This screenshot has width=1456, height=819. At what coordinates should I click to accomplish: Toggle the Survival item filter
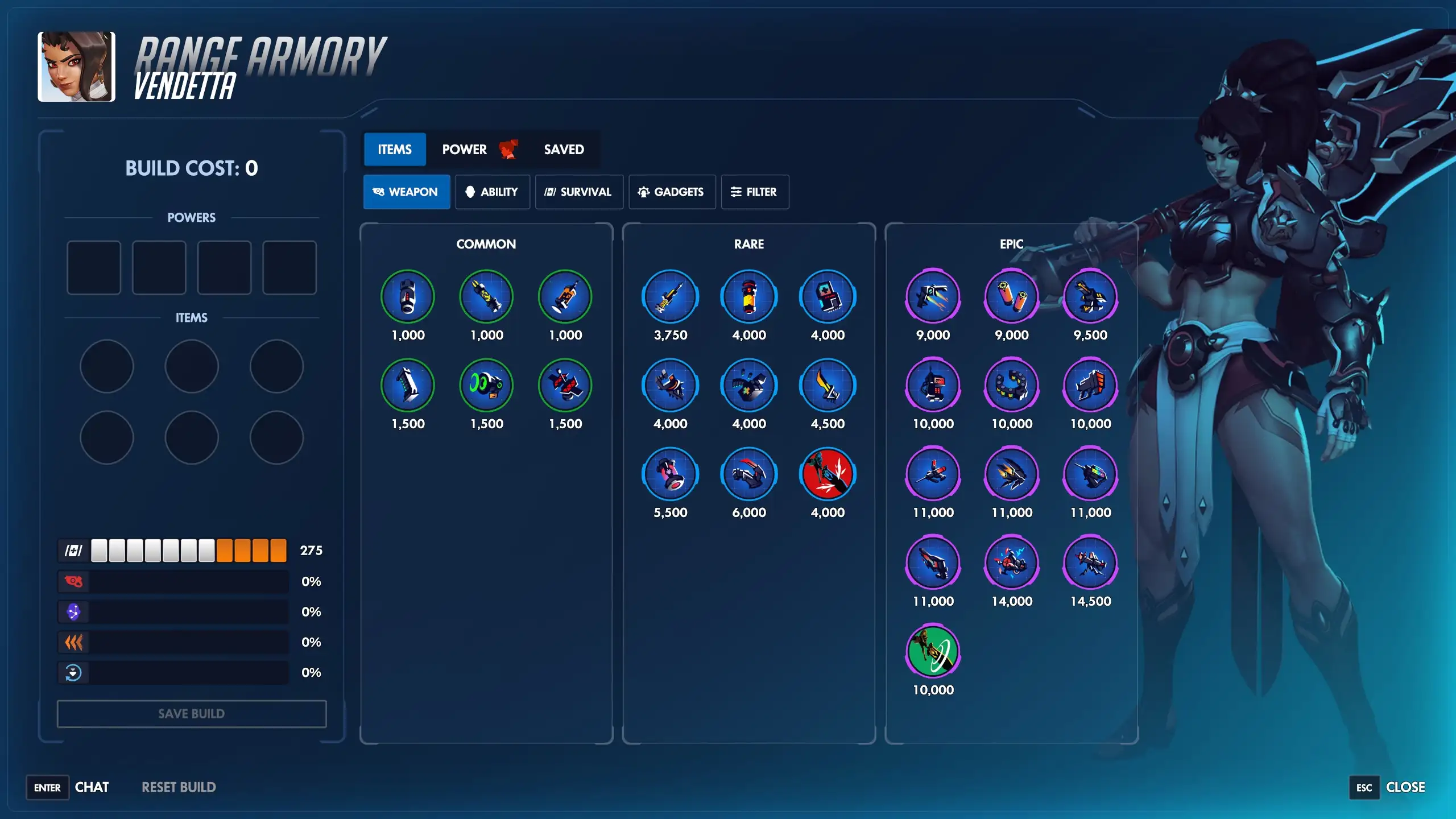(x=578, y=192)
